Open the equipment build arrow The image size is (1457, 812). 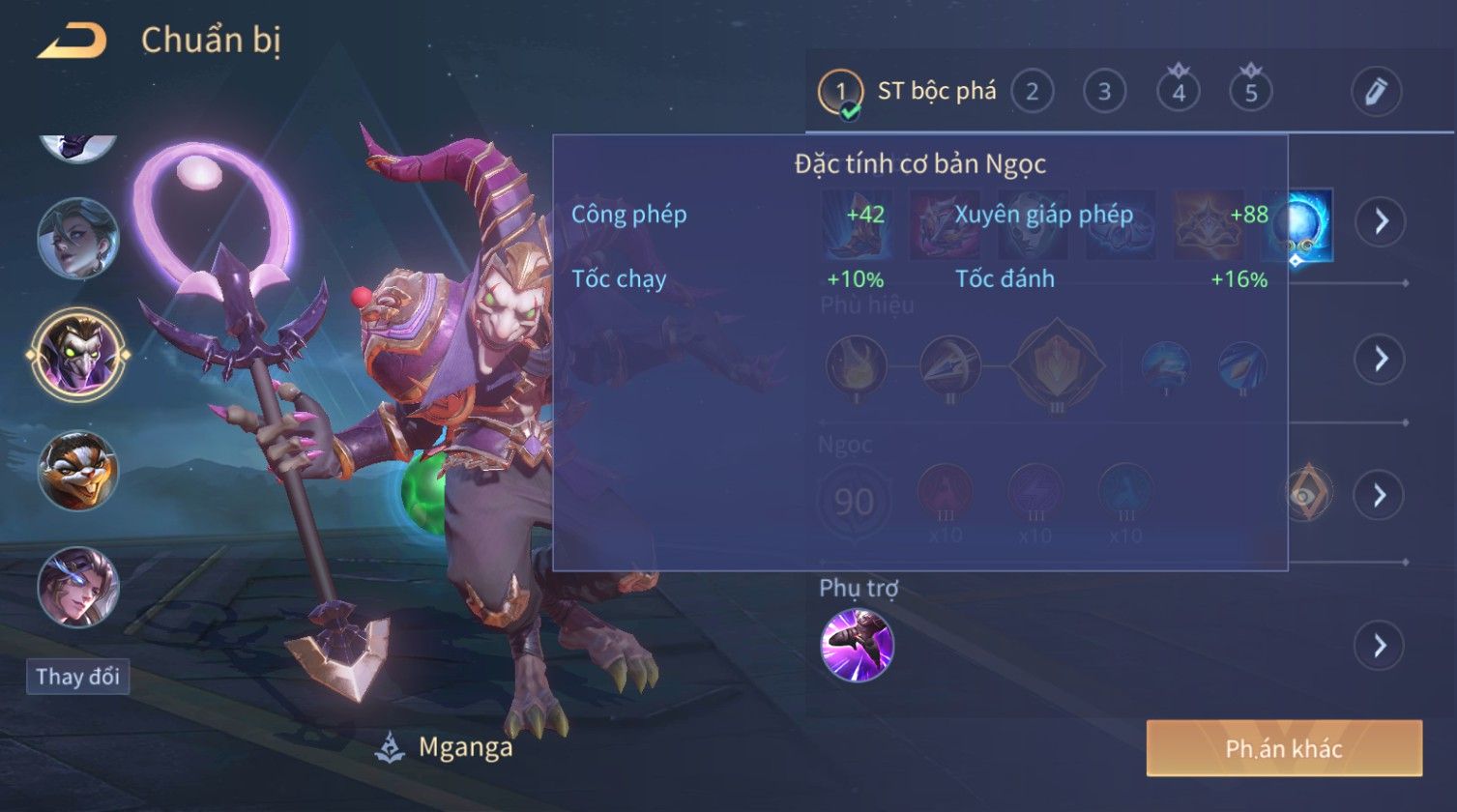pyautogui.click(x=1380, y=222)
